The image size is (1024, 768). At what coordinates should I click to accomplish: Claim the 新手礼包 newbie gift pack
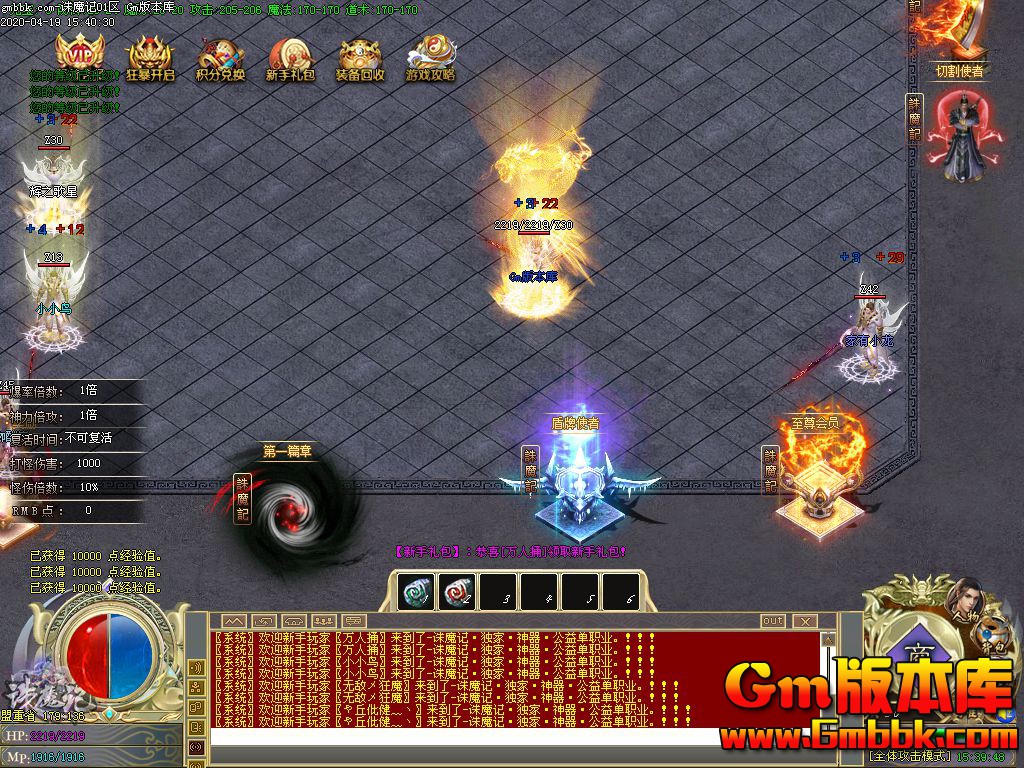(x=291, y=58)
